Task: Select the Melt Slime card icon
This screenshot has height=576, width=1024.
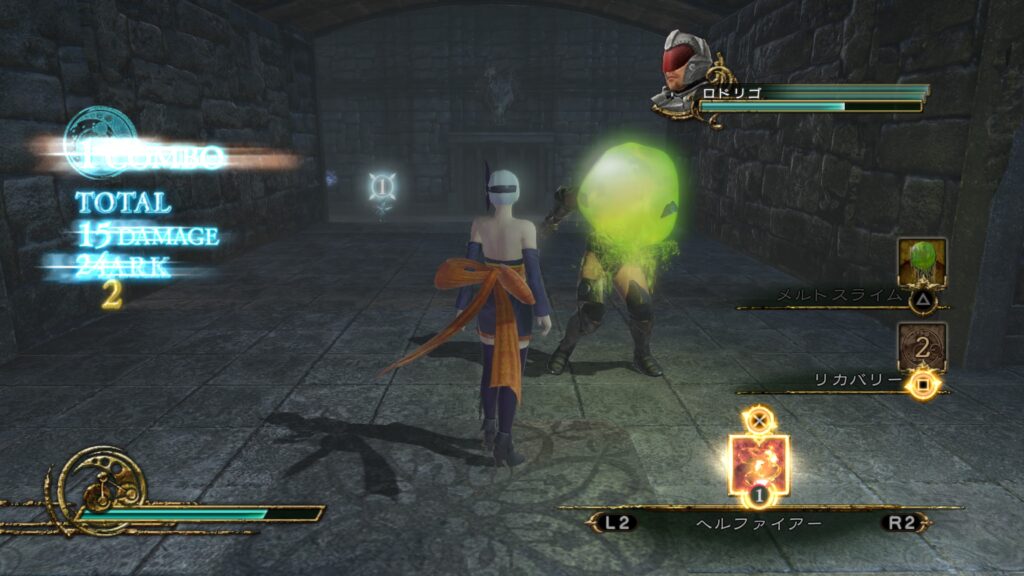Action: (x=921, y=262)
